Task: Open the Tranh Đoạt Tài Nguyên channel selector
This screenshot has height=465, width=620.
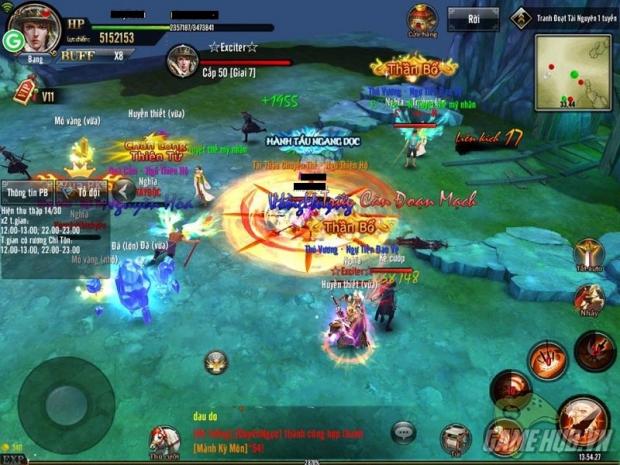Action: click(x=564, y=17)
